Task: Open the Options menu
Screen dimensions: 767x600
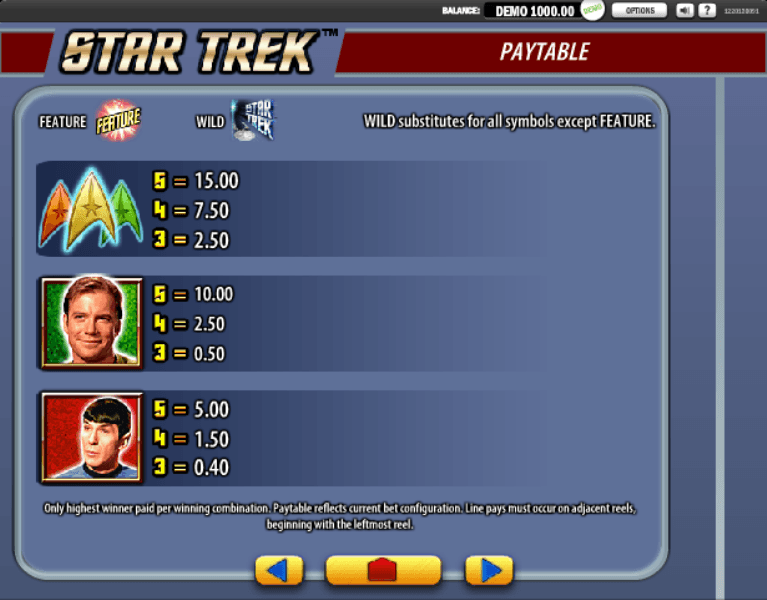Action: 639,10
